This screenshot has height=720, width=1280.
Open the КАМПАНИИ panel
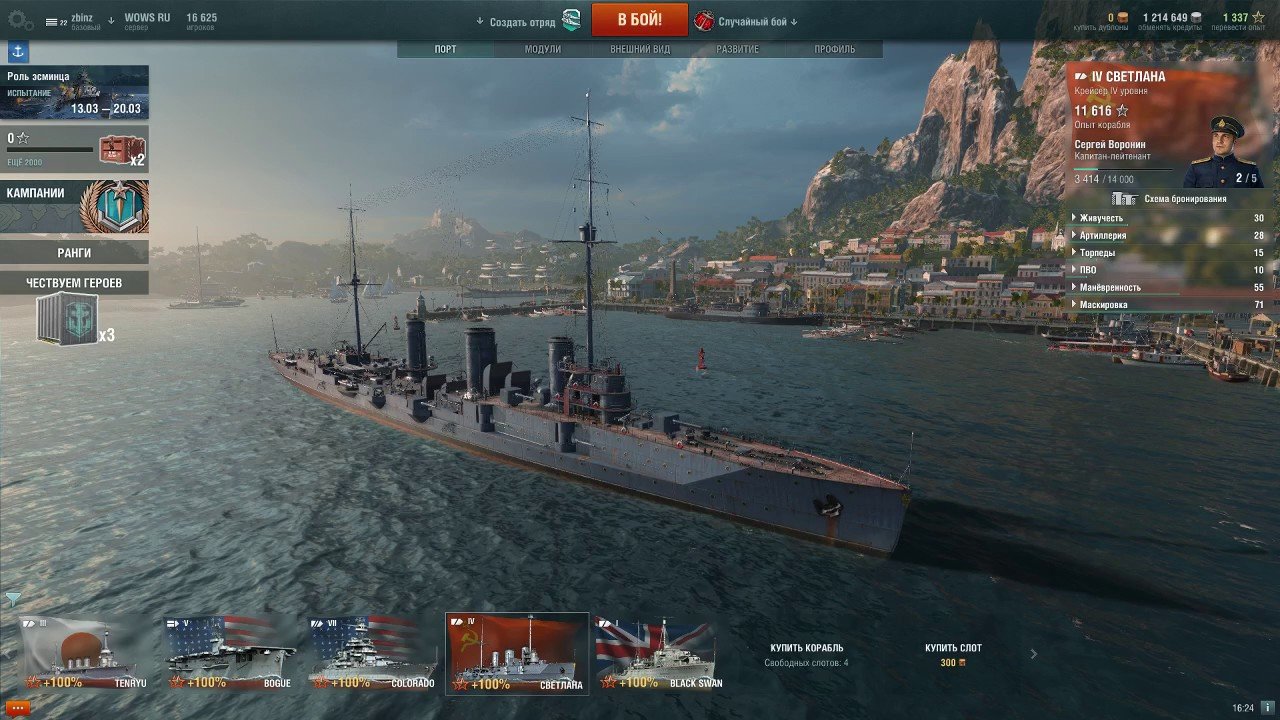click(74, 205)
